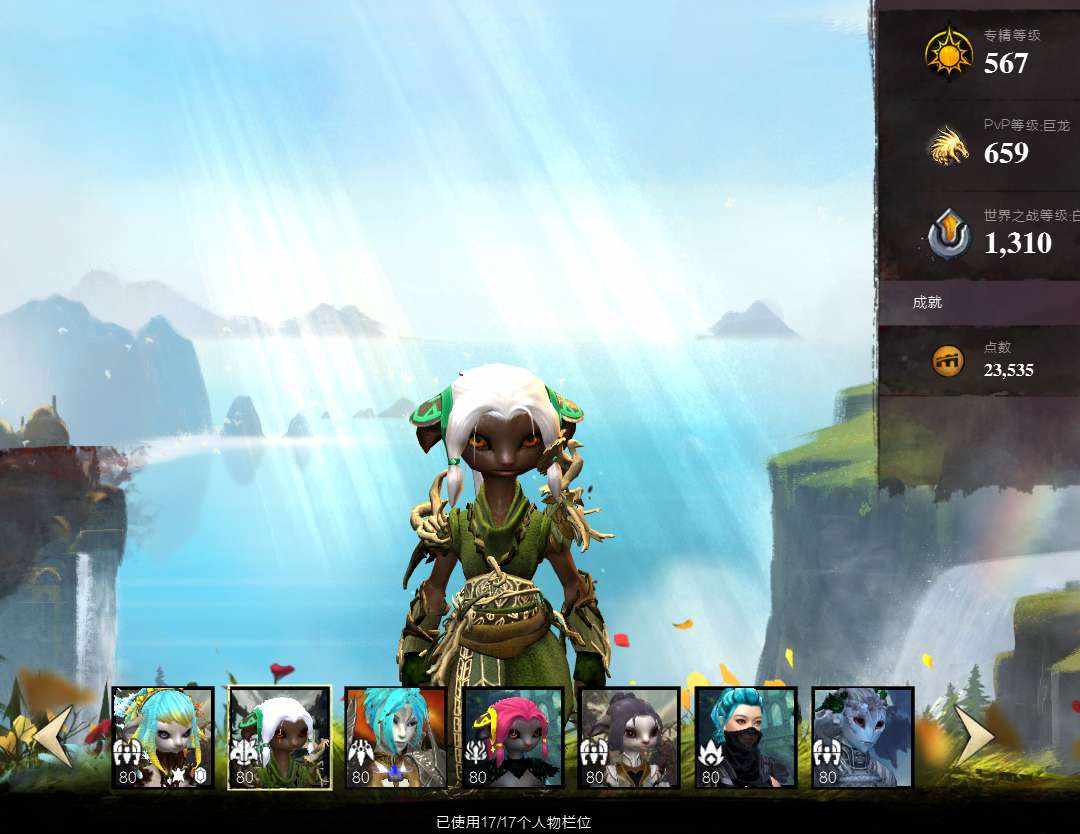Open the 成就 achievements section
The image size is (1080, 834).
tap(927, 302)
